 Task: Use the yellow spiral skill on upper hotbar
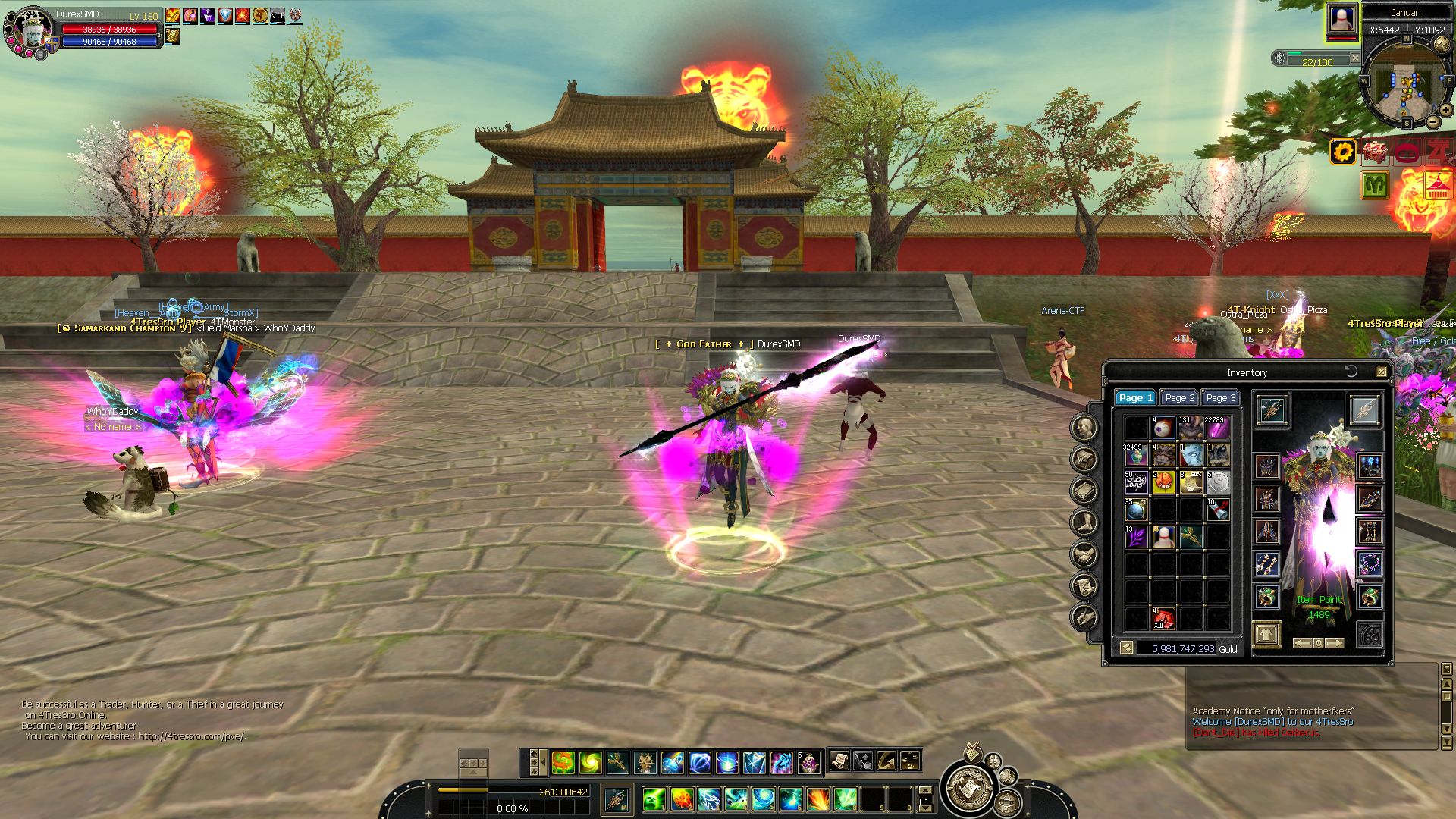pos(590,762)
